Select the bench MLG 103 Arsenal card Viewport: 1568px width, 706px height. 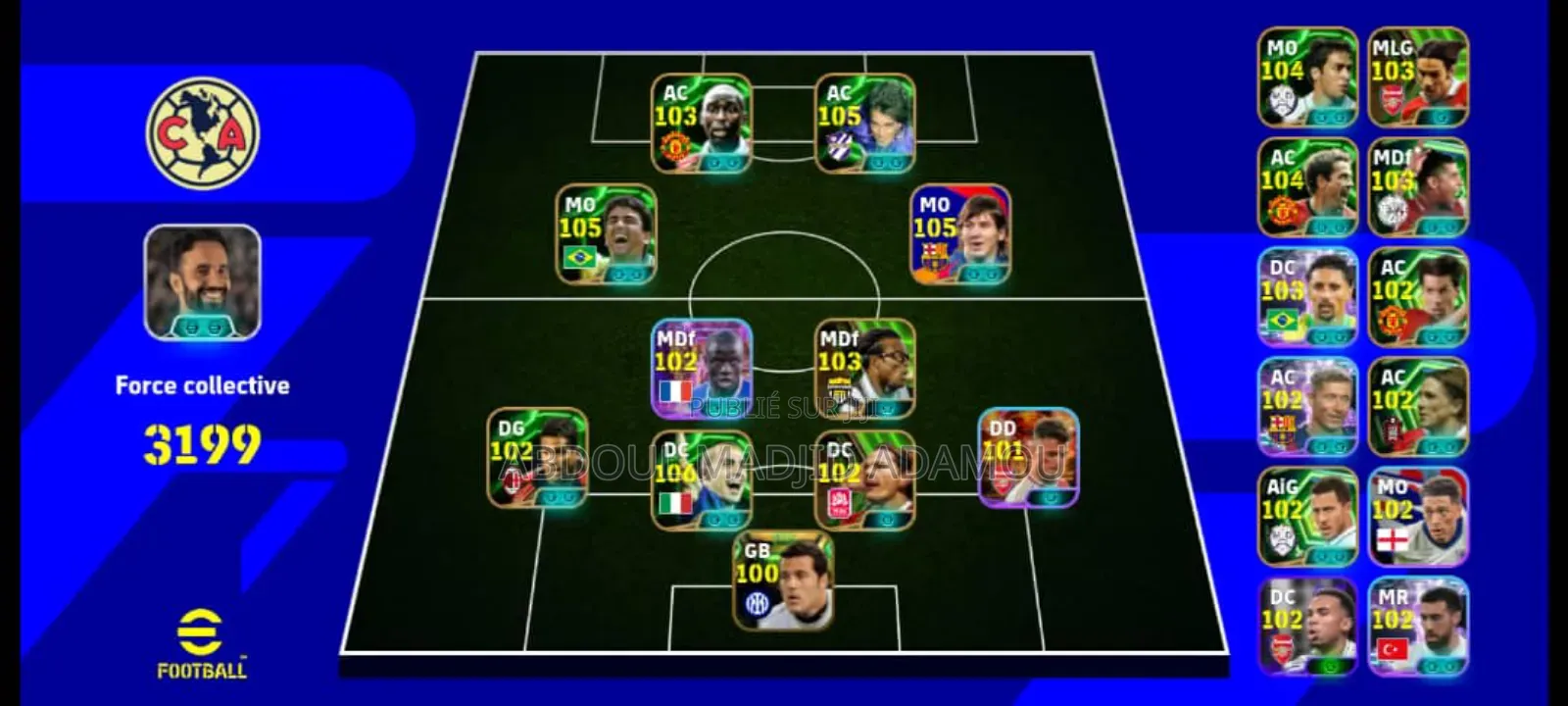click(1419, 78)
